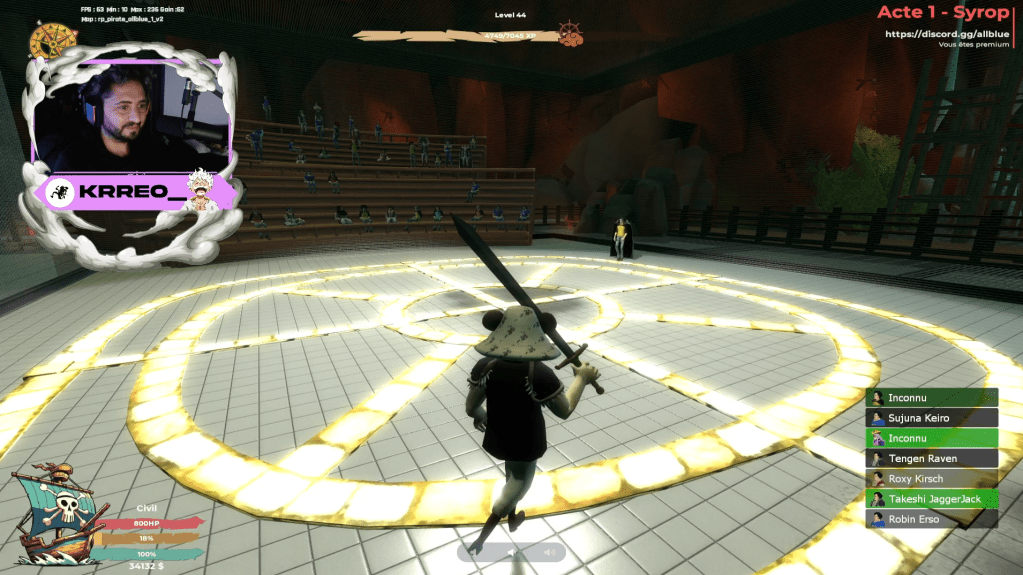Viewport: 1023px width, 575px height.
Task: Select Tengen Raven in the player list
Action: click(931, 458)
